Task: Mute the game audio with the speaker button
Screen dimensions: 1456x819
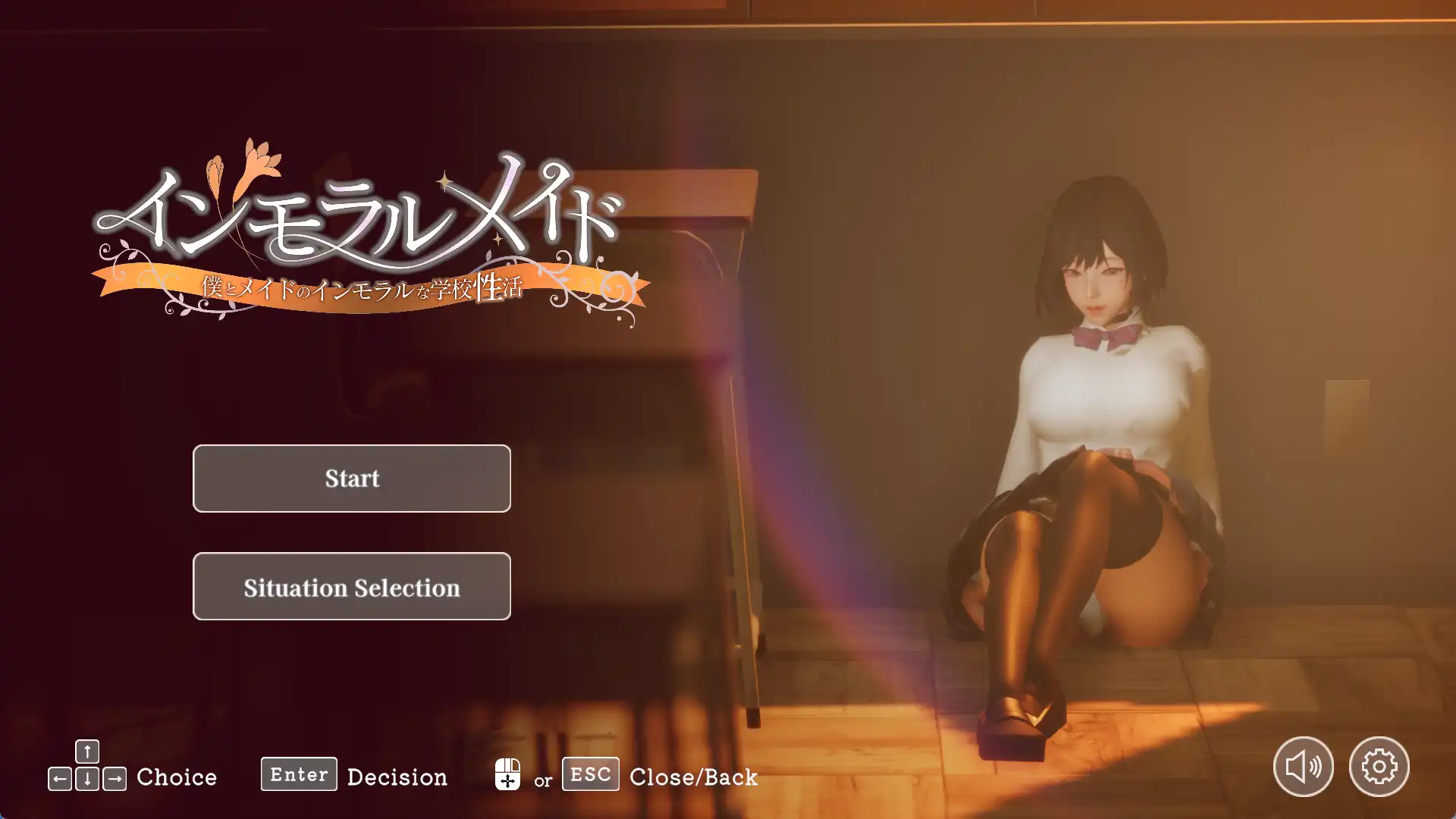Action: tap(1303, 767)
